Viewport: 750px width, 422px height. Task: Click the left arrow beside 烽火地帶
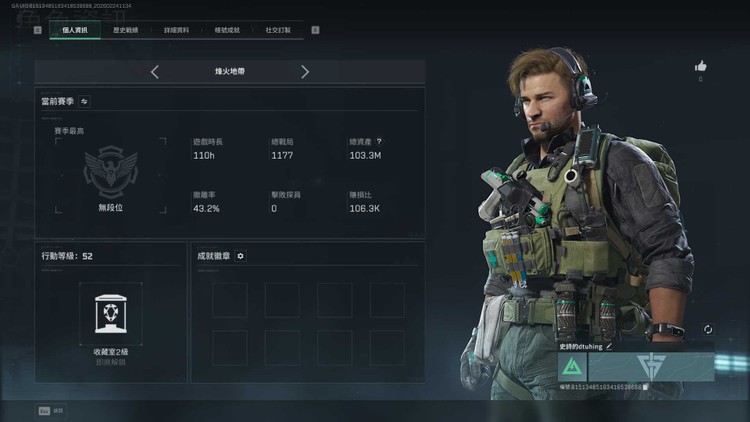(155, 72)
